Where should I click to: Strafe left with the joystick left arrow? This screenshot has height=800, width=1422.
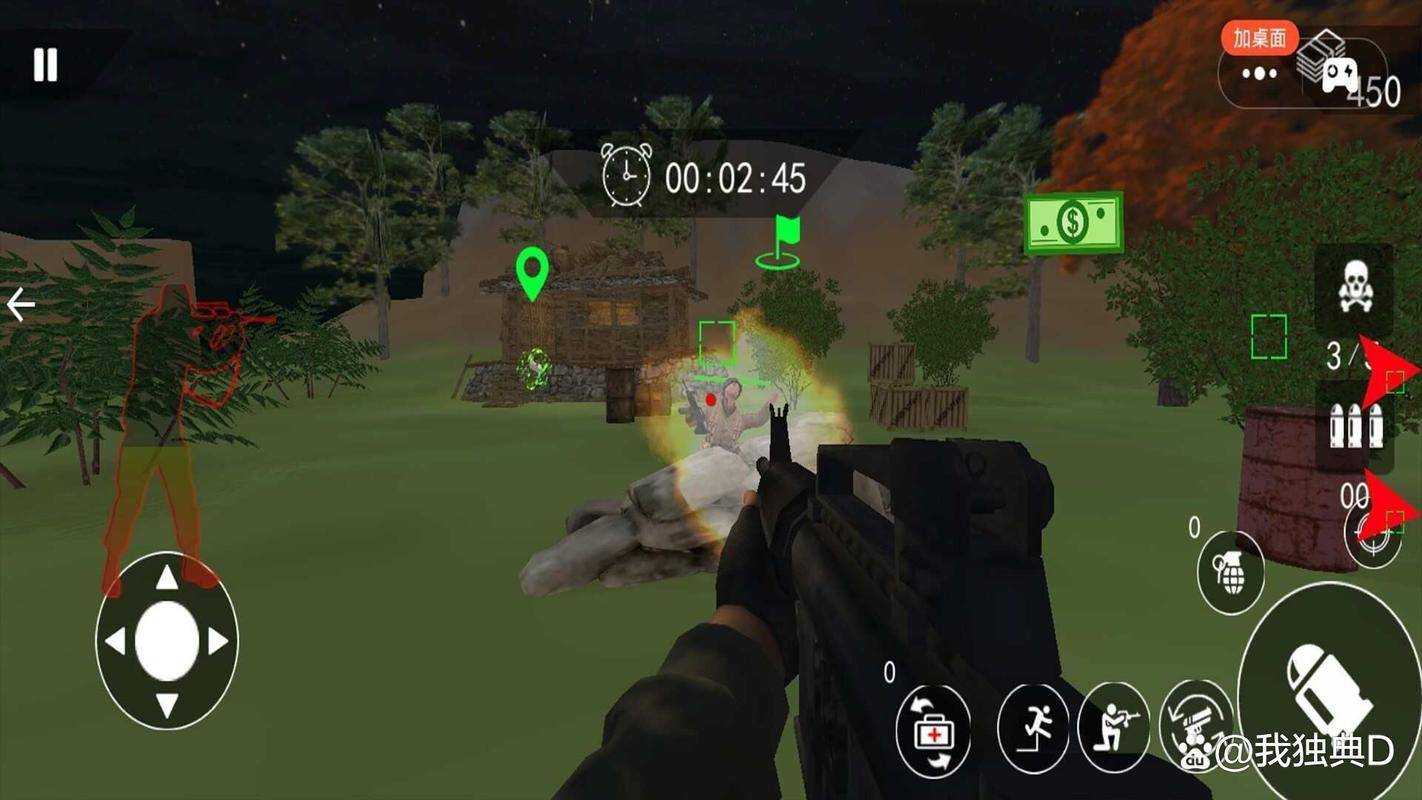pos(115,641)
